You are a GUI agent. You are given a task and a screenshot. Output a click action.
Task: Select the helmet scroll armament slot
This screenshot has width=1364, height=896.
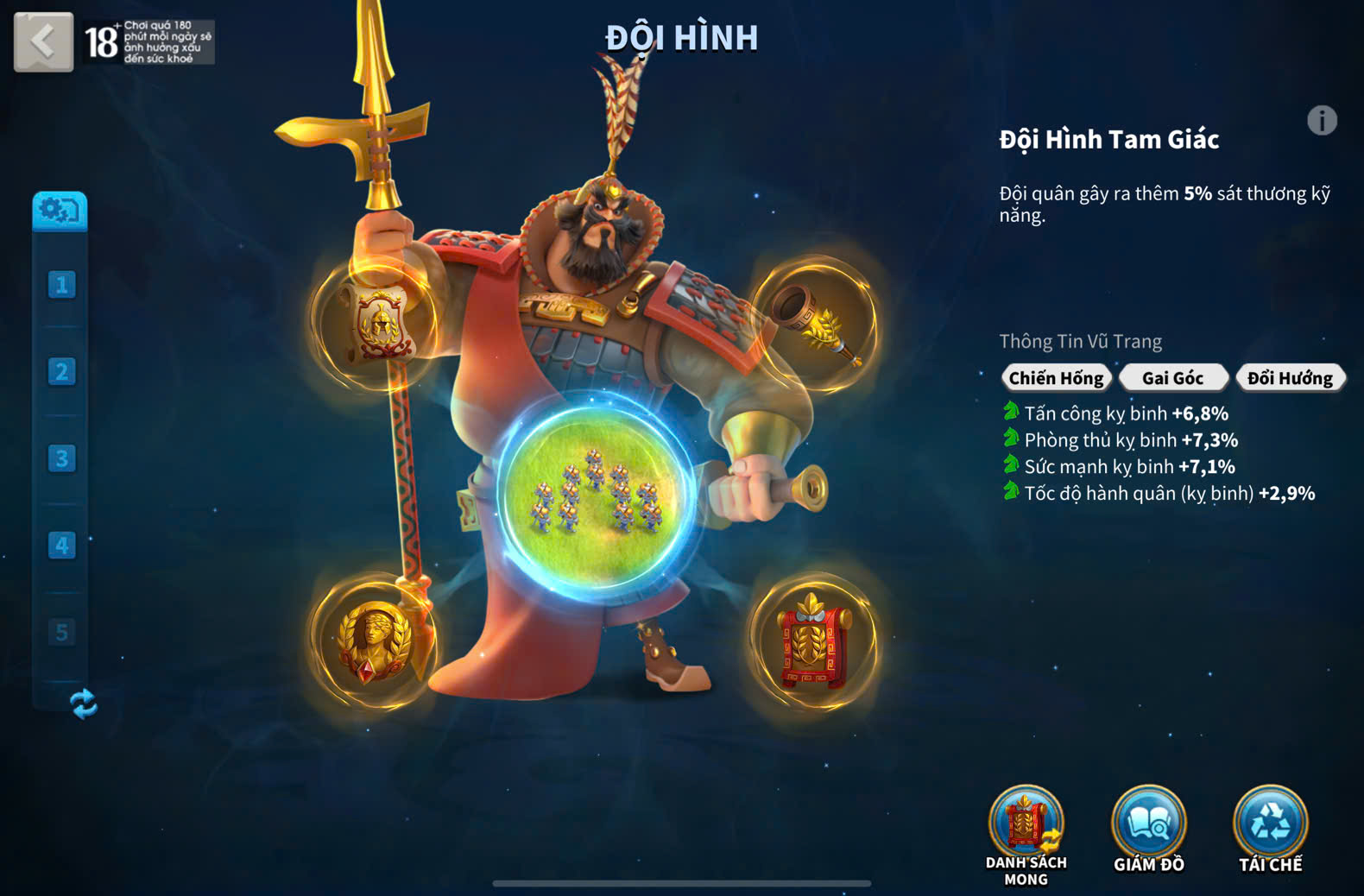[x=377, y=324]
